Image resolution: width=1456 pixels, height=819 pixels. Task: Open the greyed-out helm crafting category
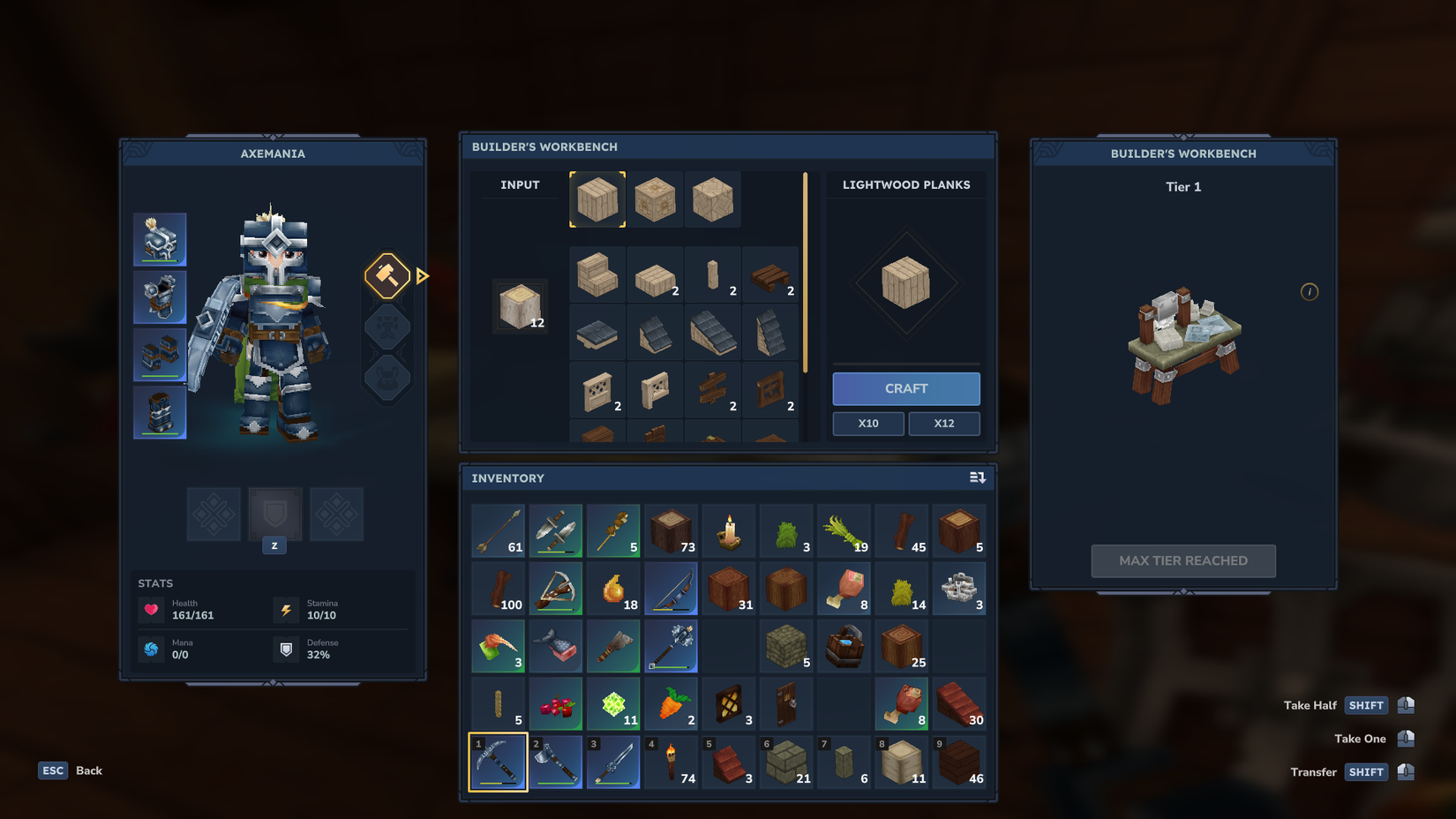tap(387, 327)
